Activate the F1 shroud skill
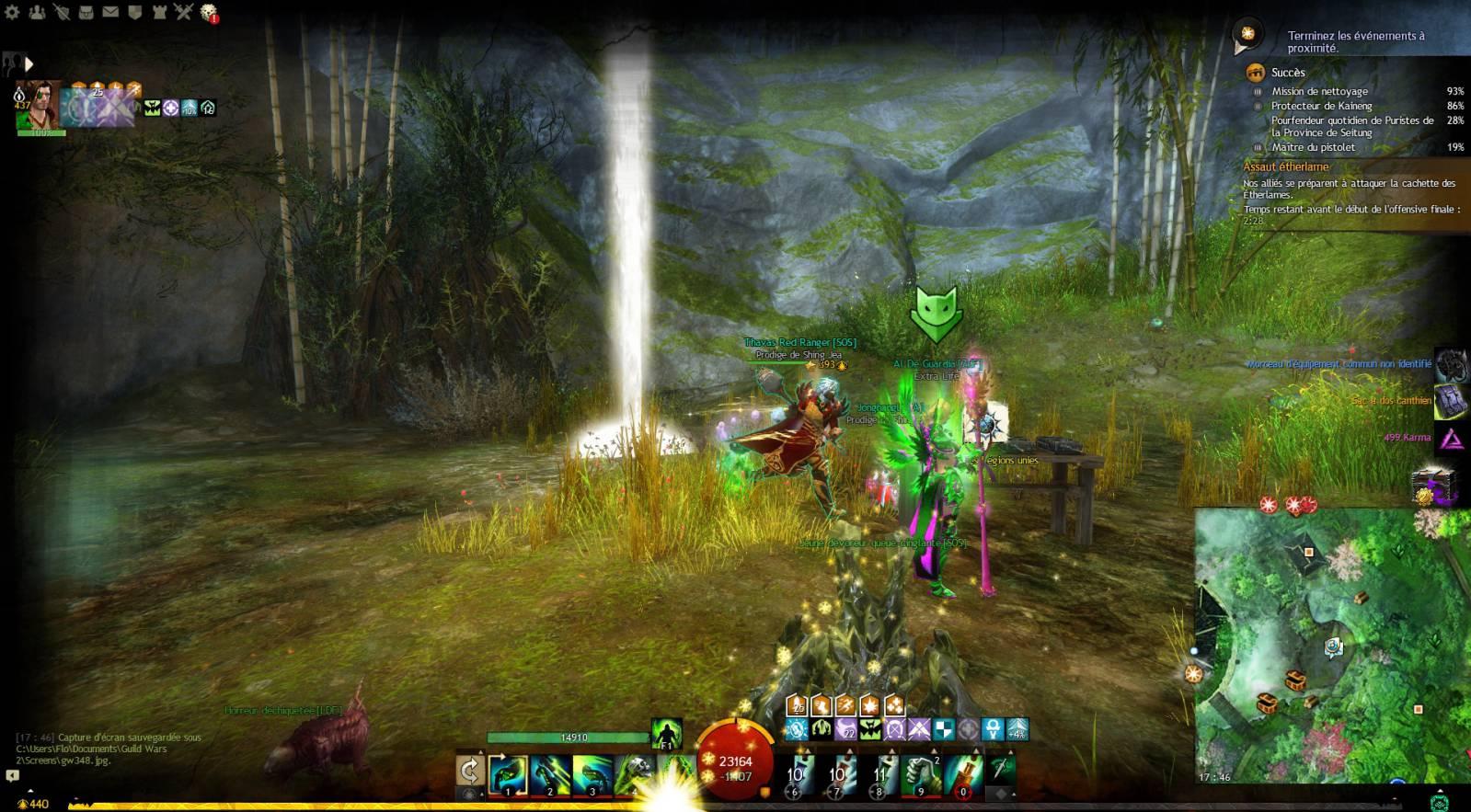The image size is (1471, 812). tap(666, 734)
